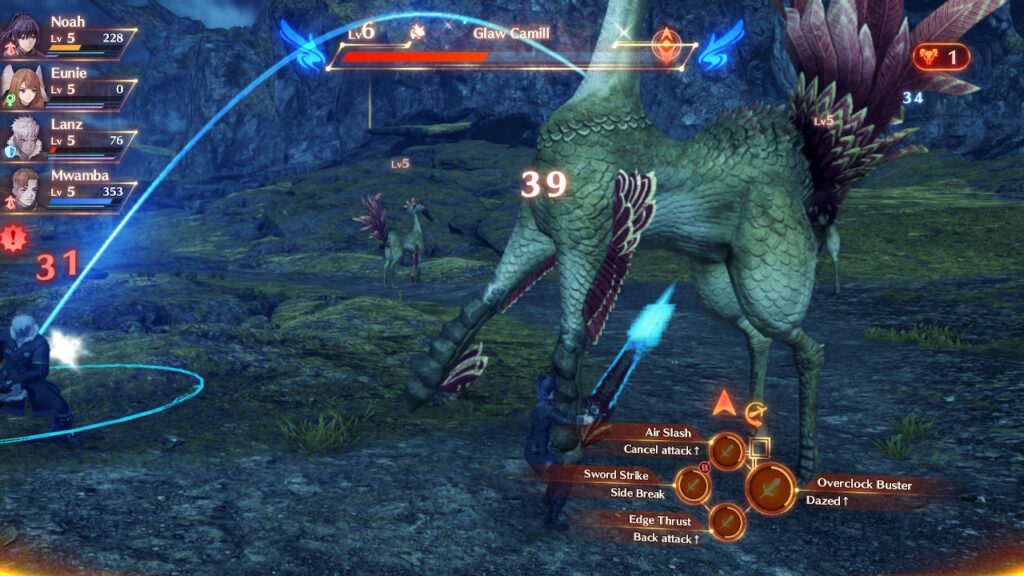The width and height of the screenshot is (1024, 576).
Task: Pick Mwamba's portrait in the party list
Action: coord(22,187)
